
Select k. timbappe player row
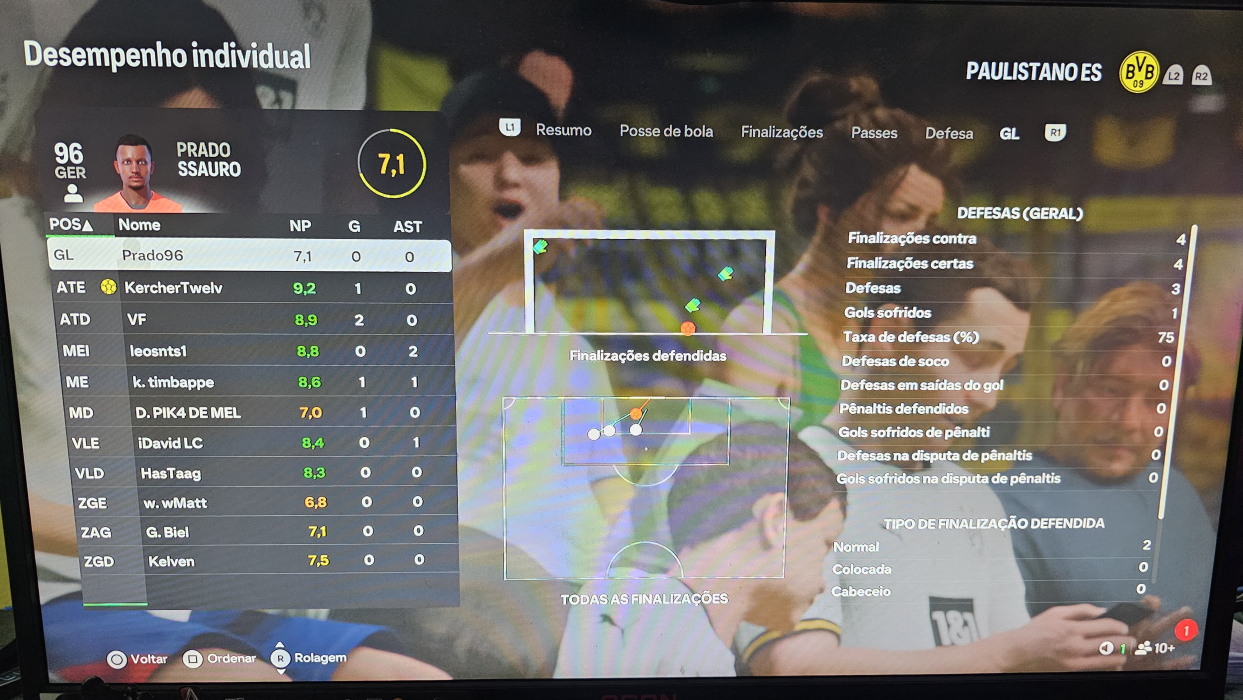point(251,382)
